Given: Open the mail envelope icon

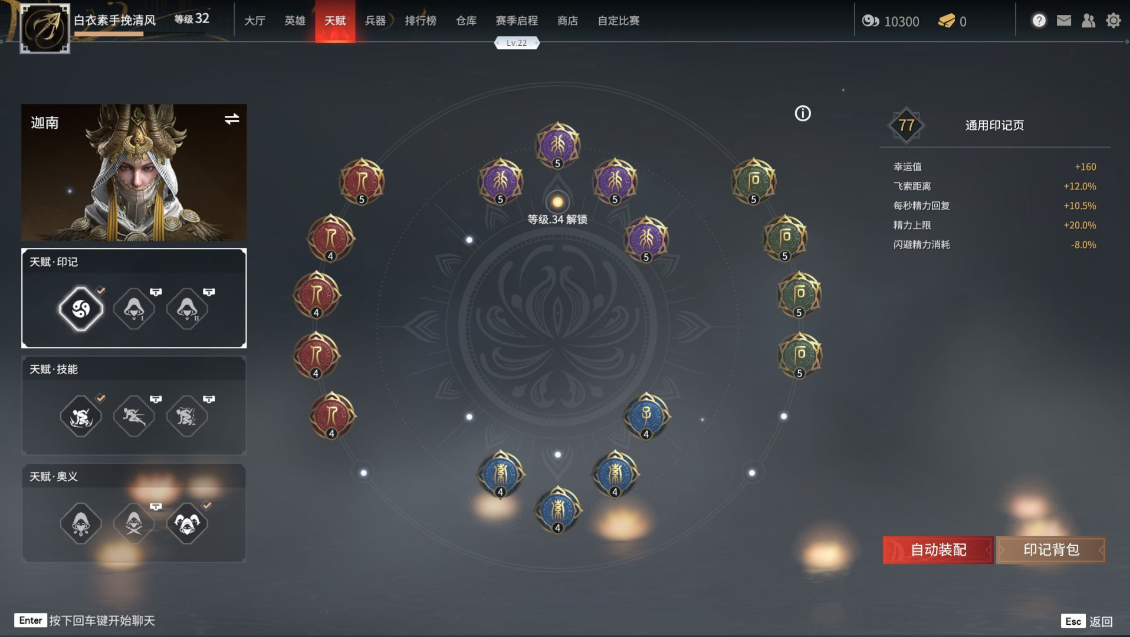Looking at the screenshot, I should [x=1064, y=20].
